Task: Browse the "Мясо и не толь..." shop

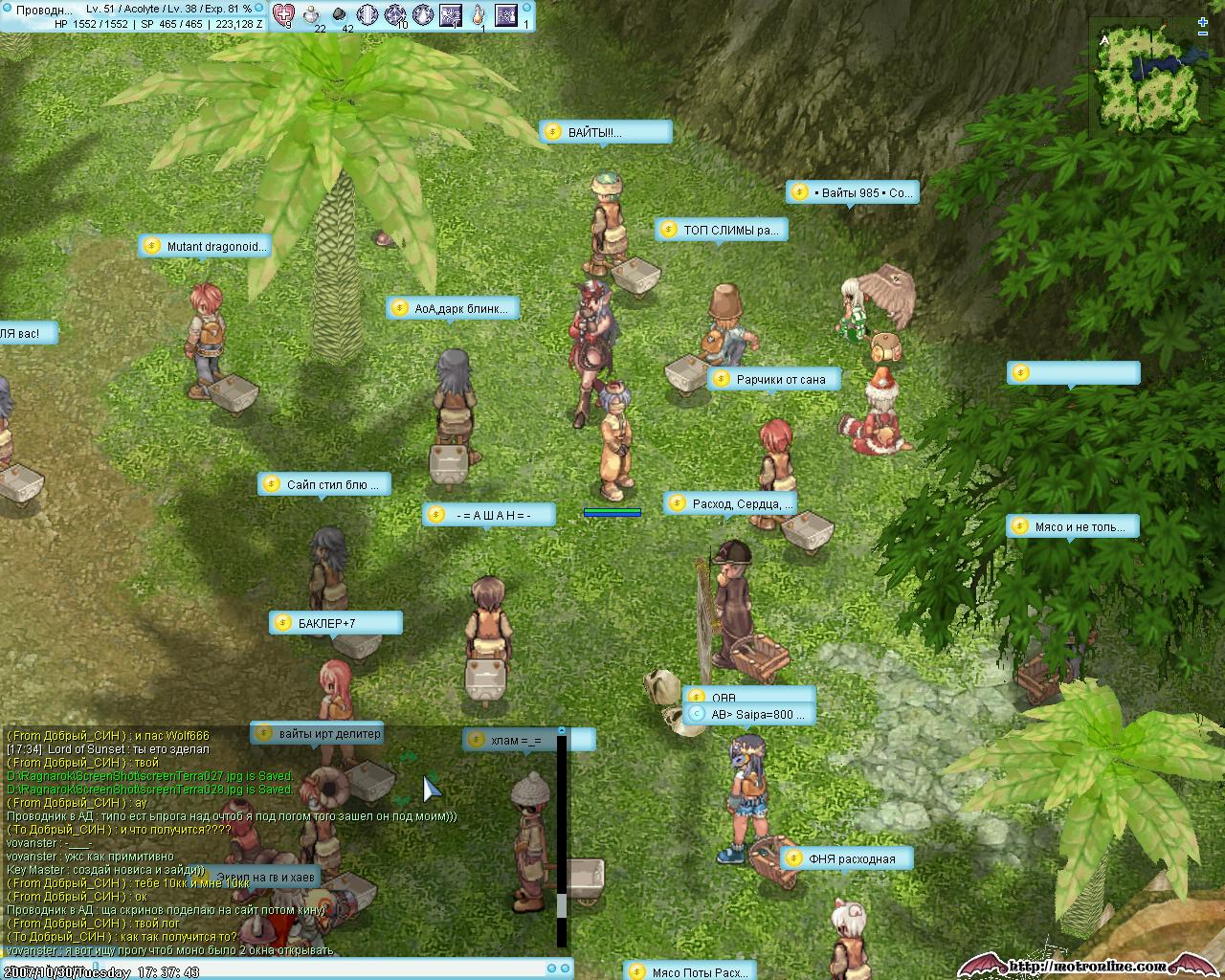Action: (1072, 526)
